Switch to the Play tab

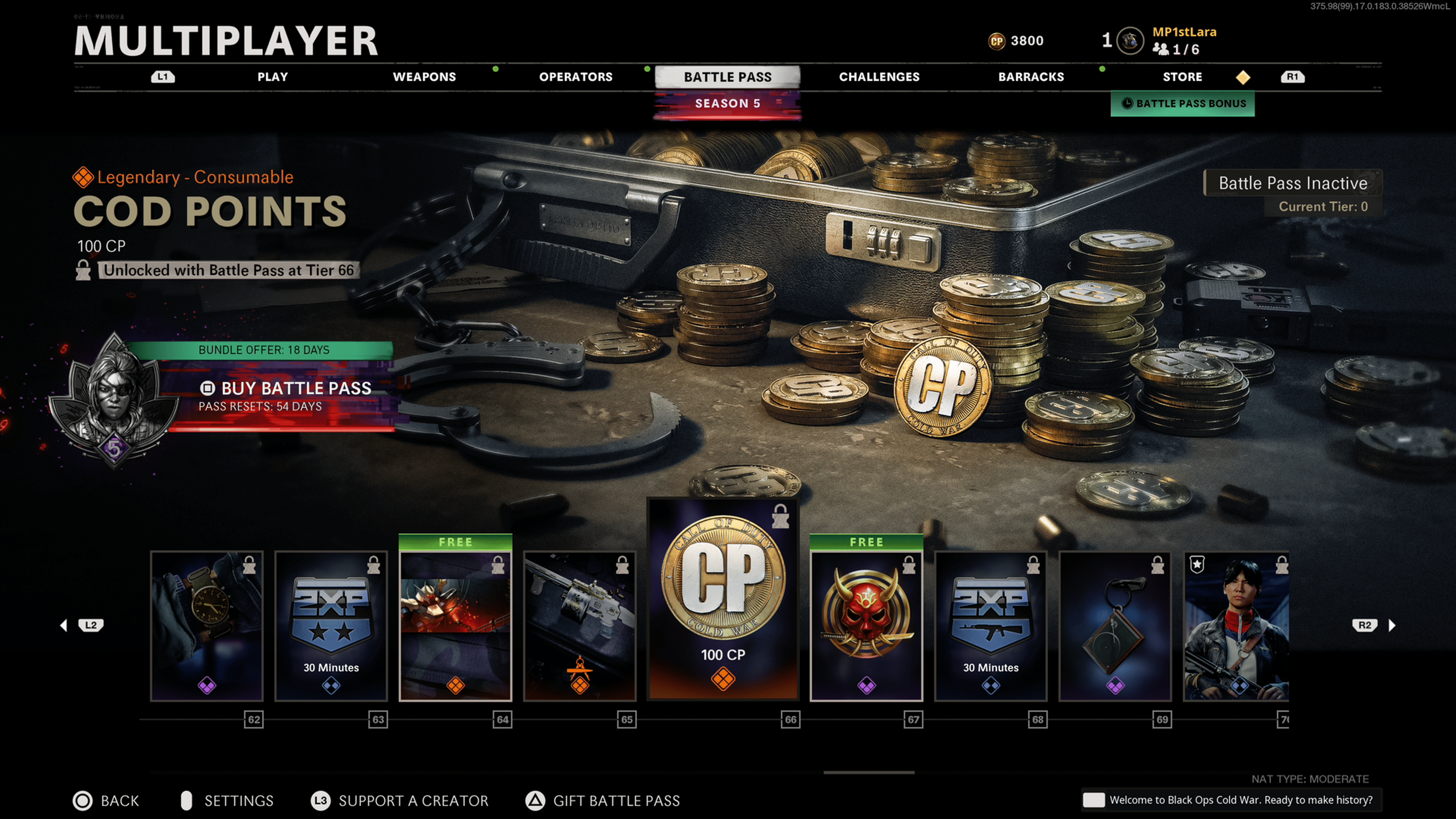pyautogui.click(x=273, y=77)
